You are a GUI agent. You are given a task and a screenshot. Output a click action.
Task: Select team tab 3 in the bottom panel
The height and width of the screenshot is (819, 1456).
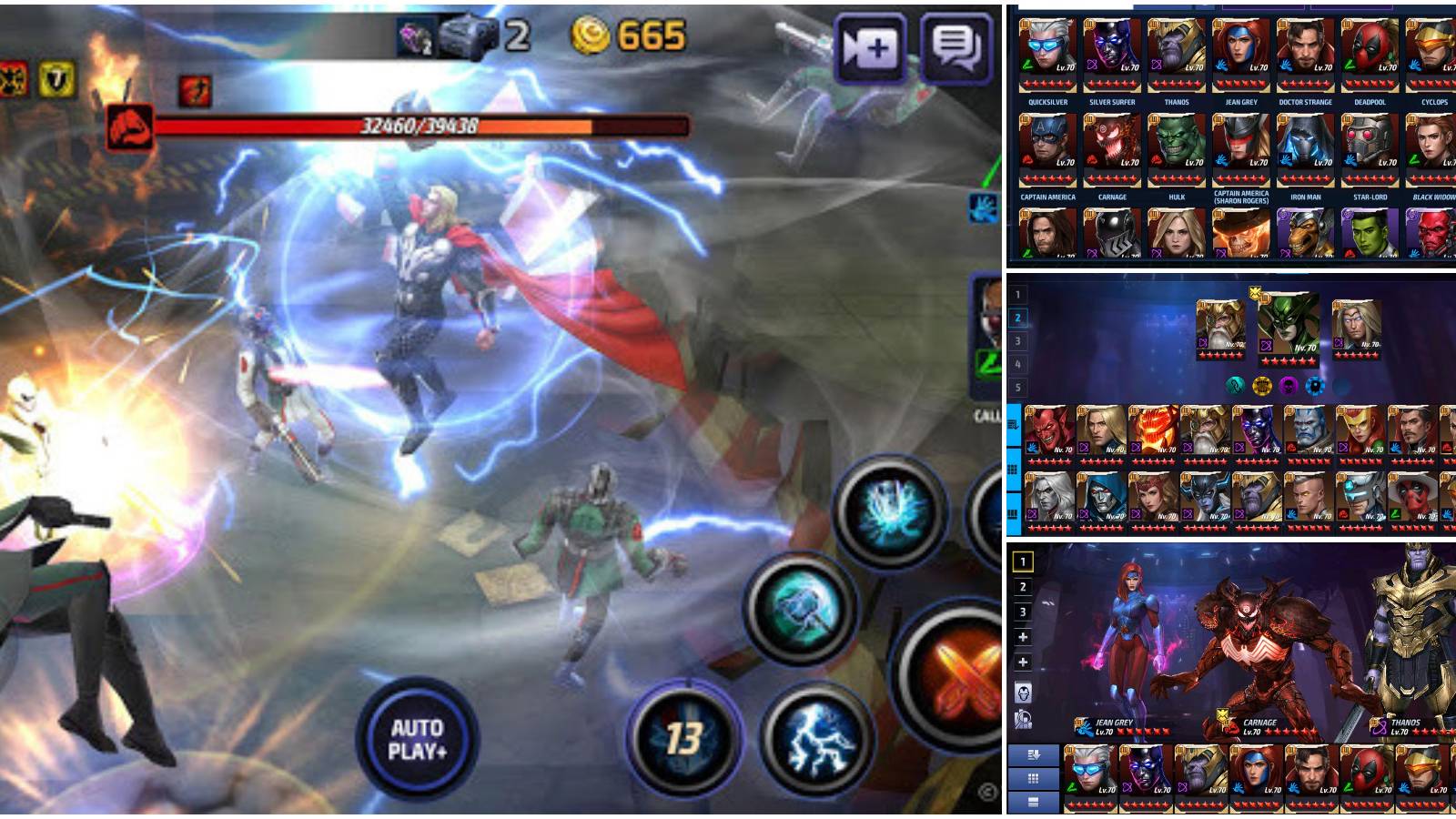click(1022, 612)
